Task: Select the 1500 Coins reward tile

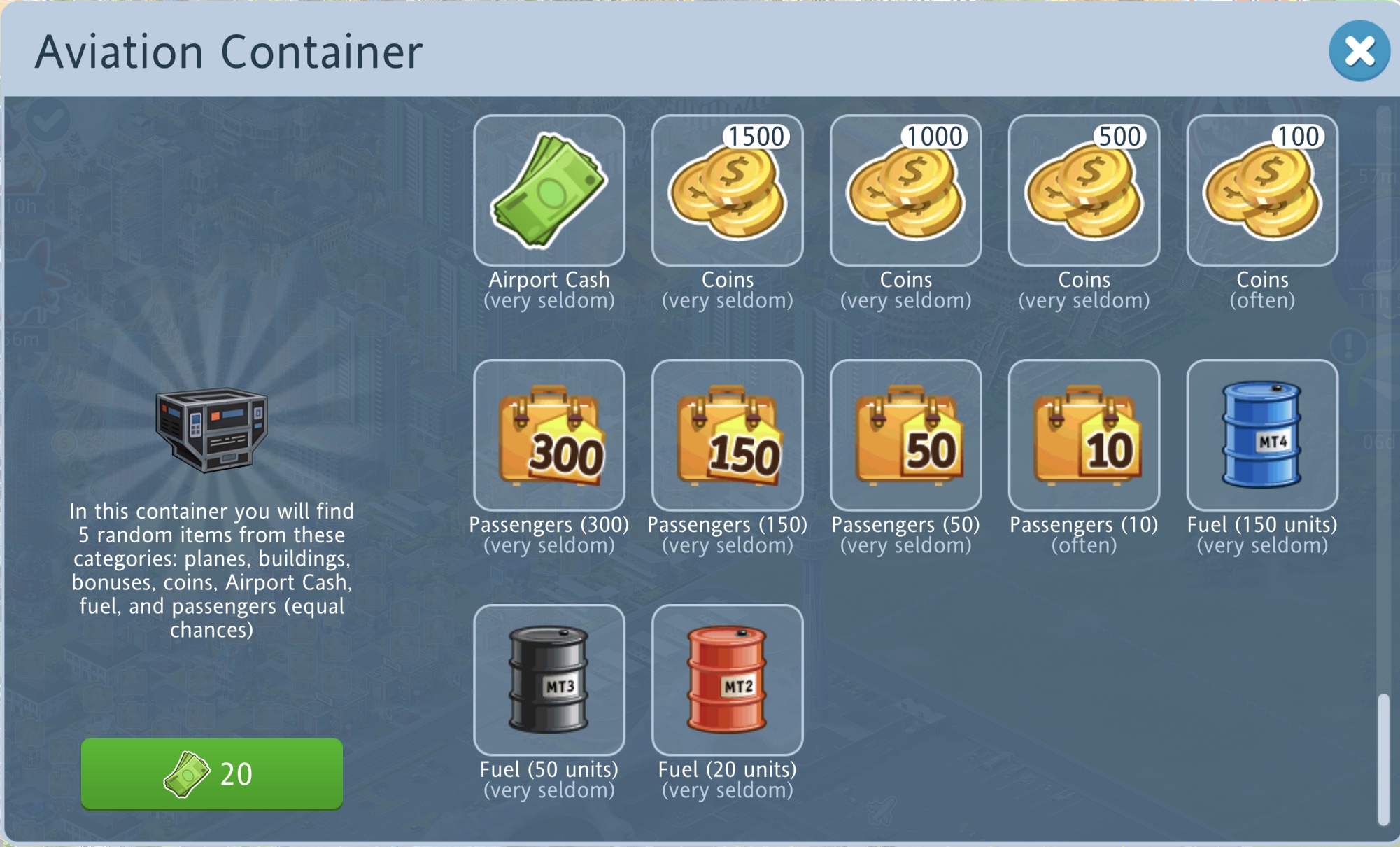Action: 727,190
